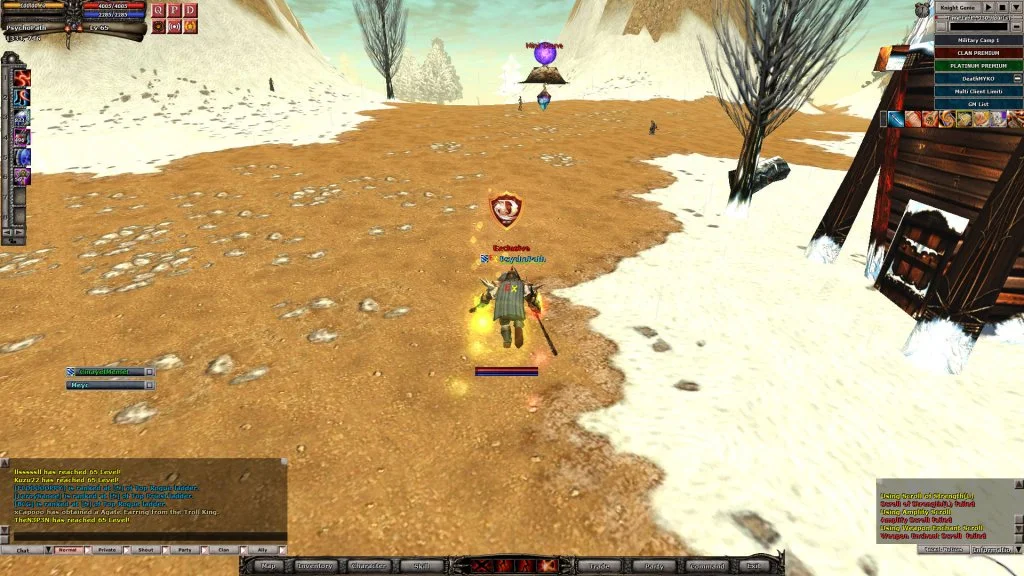This screenshot has width=1024, height=576.
Task: Switch chat to the Private tab
Action: (x=109, y=550)
